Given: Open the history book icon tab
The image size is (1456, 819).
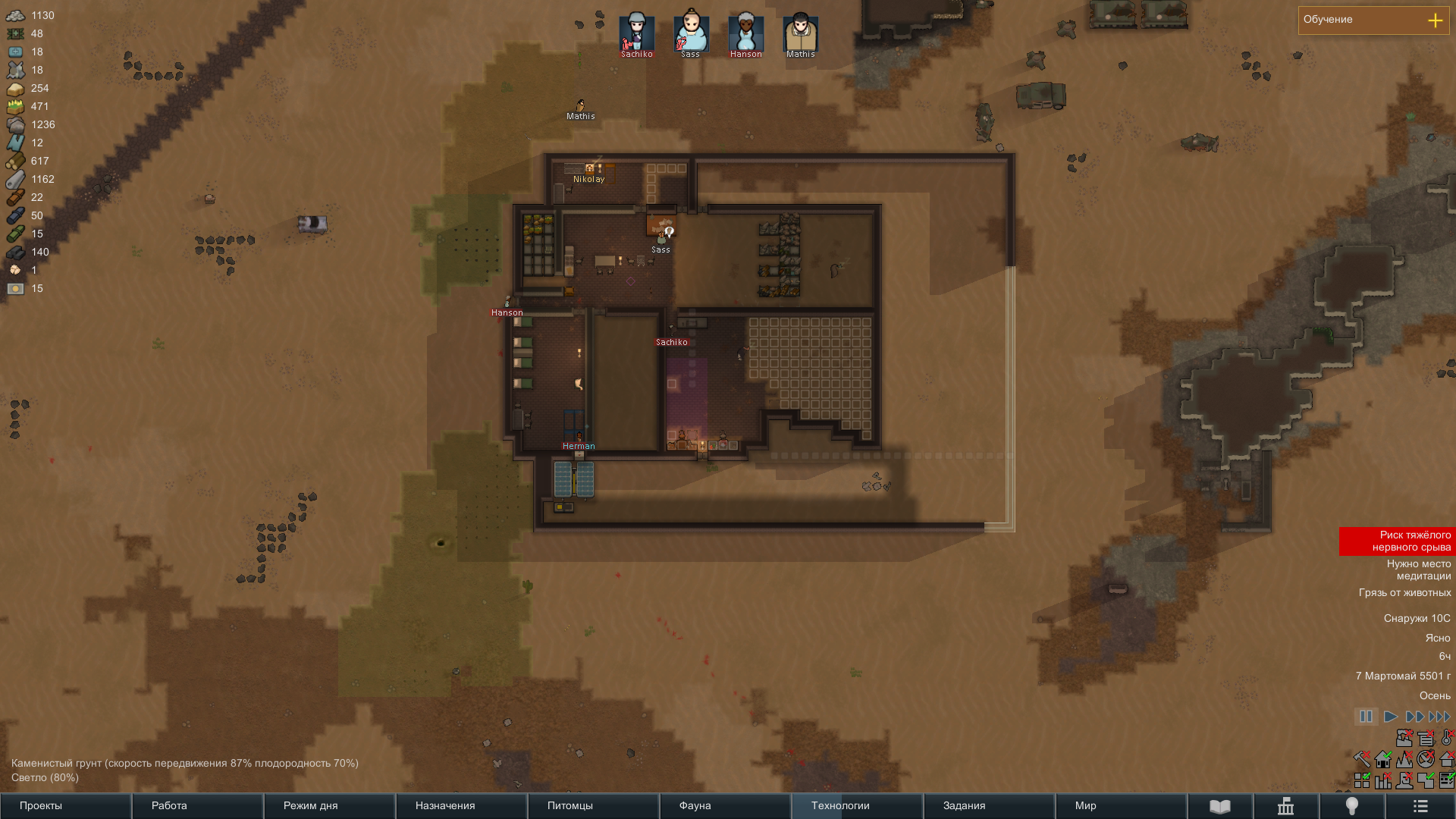Looking at the screenshot, I should [x=1220, y=806].
